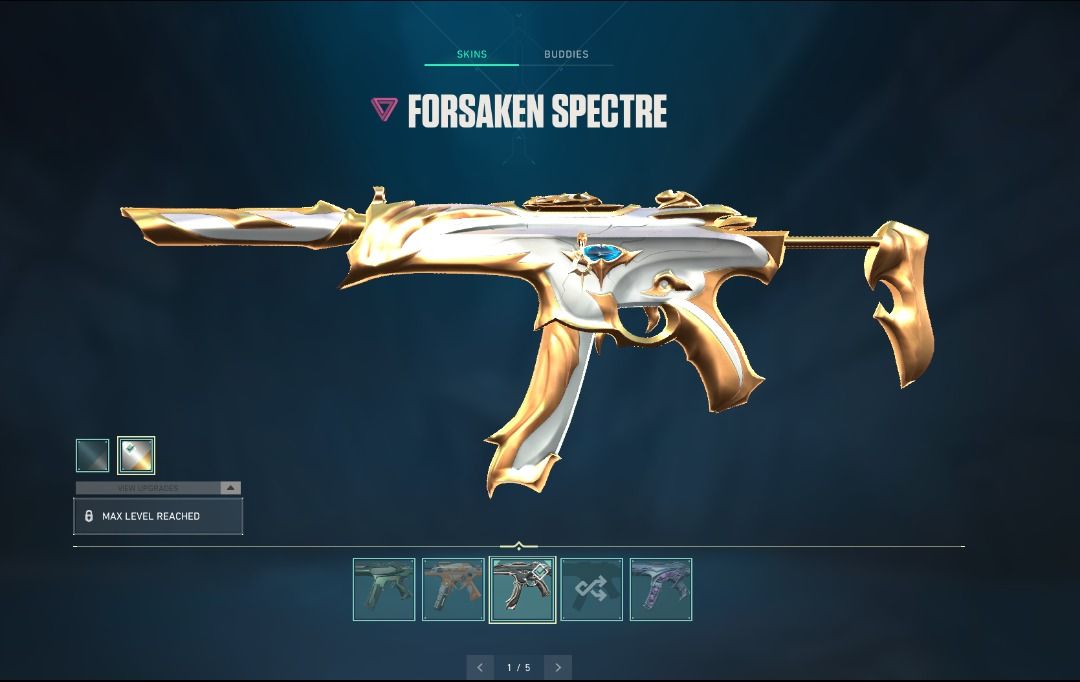
Task: Open the Buddies tab
Action: coord(566,54)
